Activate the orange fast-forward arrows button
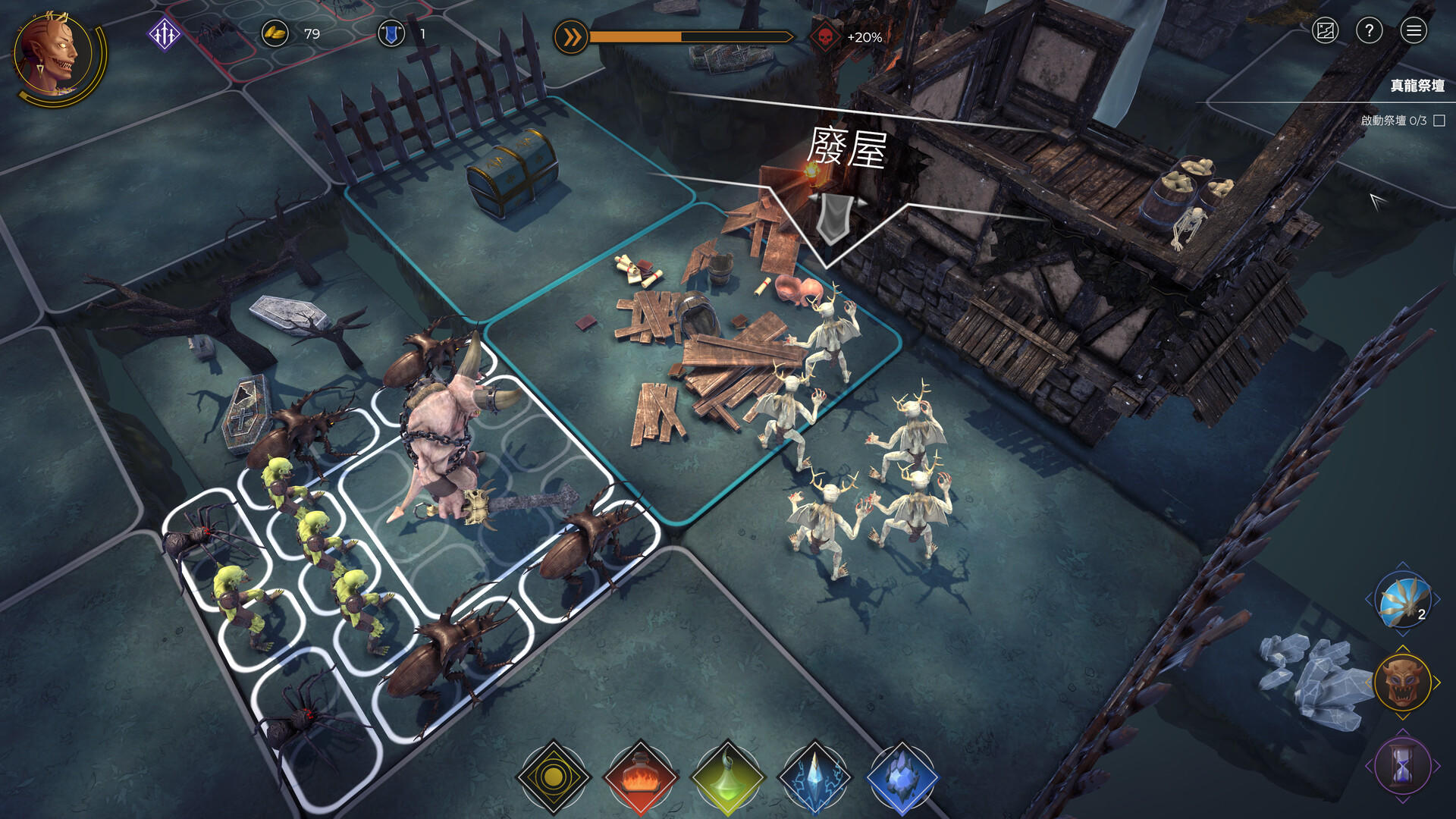 tap(571, 37)
